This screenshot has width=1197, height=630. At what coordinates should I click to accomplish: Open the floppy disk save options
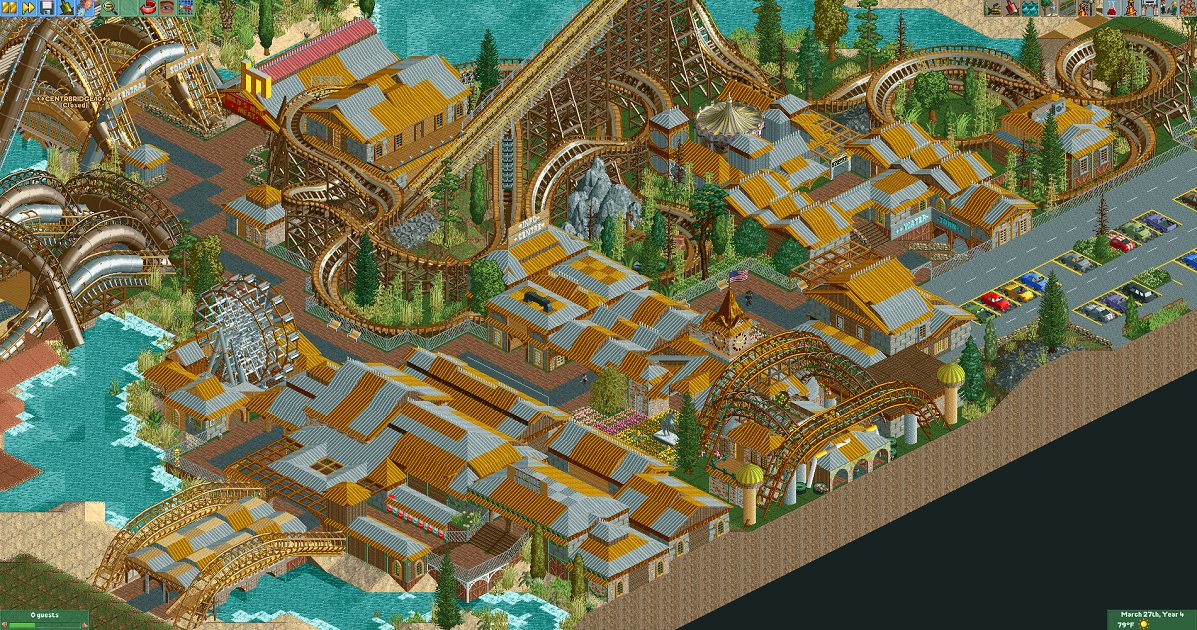coord(47,8)
